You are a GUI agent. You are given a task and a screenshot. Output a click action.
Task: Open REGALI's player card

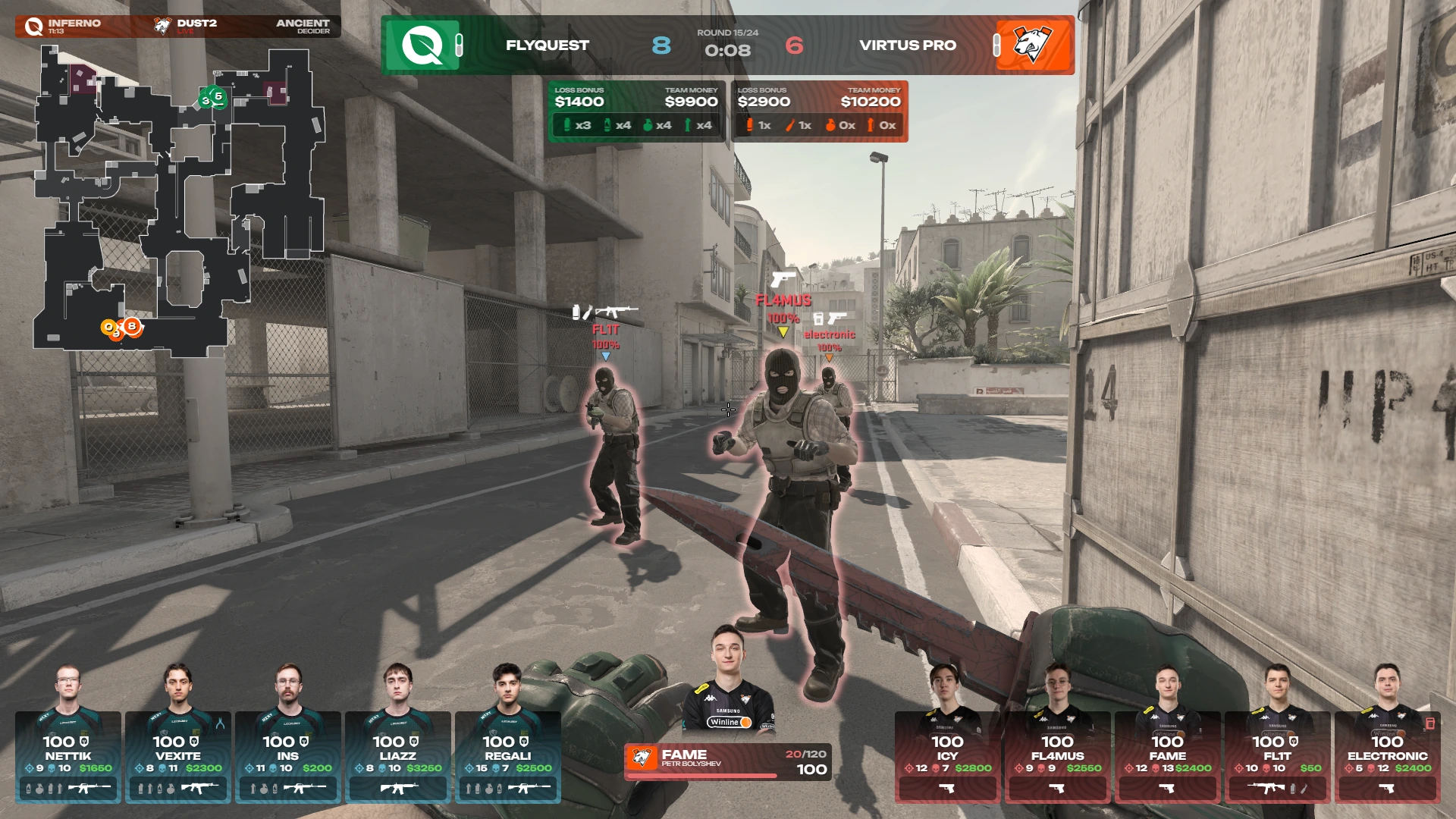[x=508, y=757]
